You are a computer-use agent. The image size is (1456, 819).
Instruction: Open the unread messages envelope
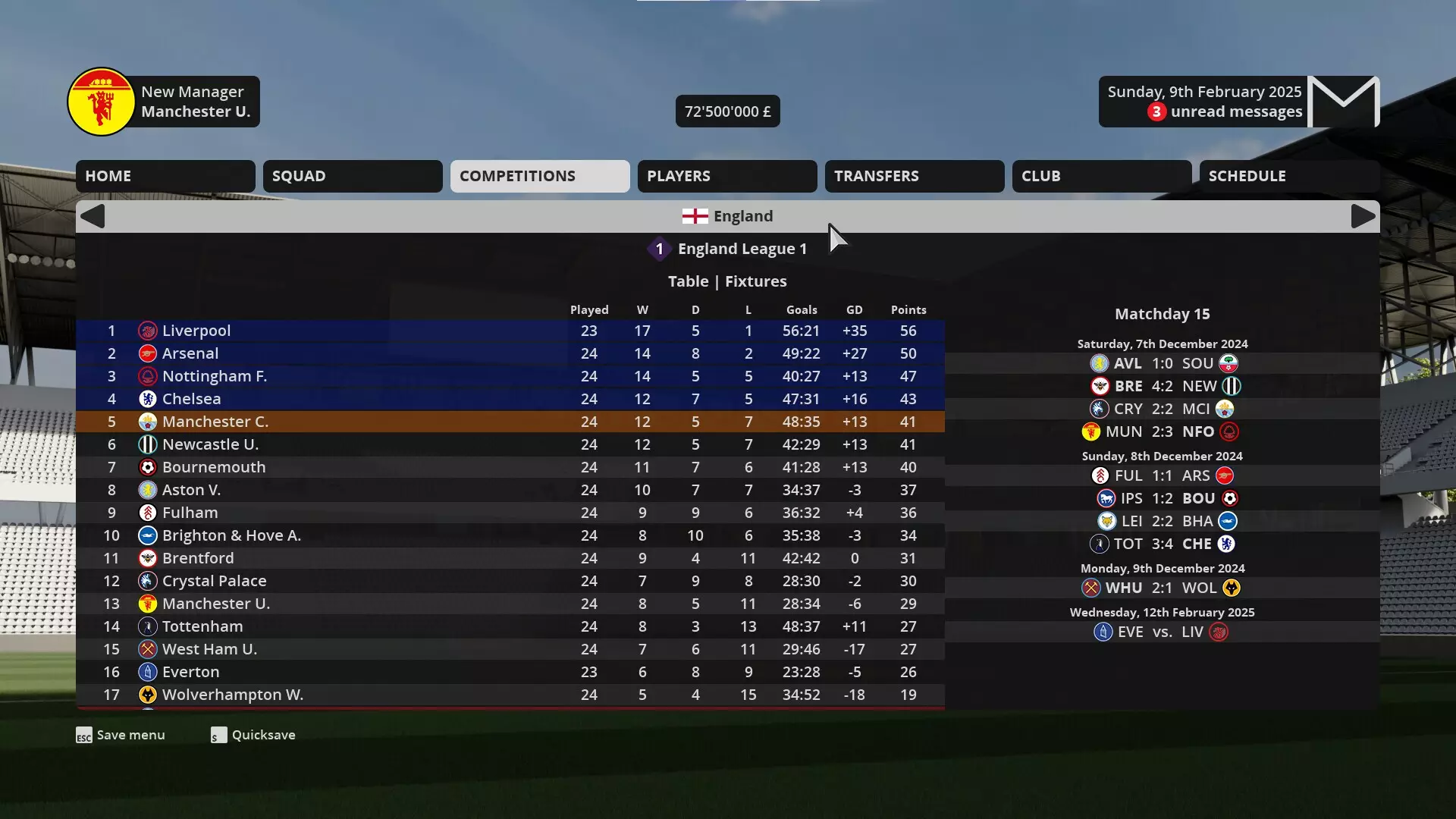pyautogui.click(x=1344, y=101)
